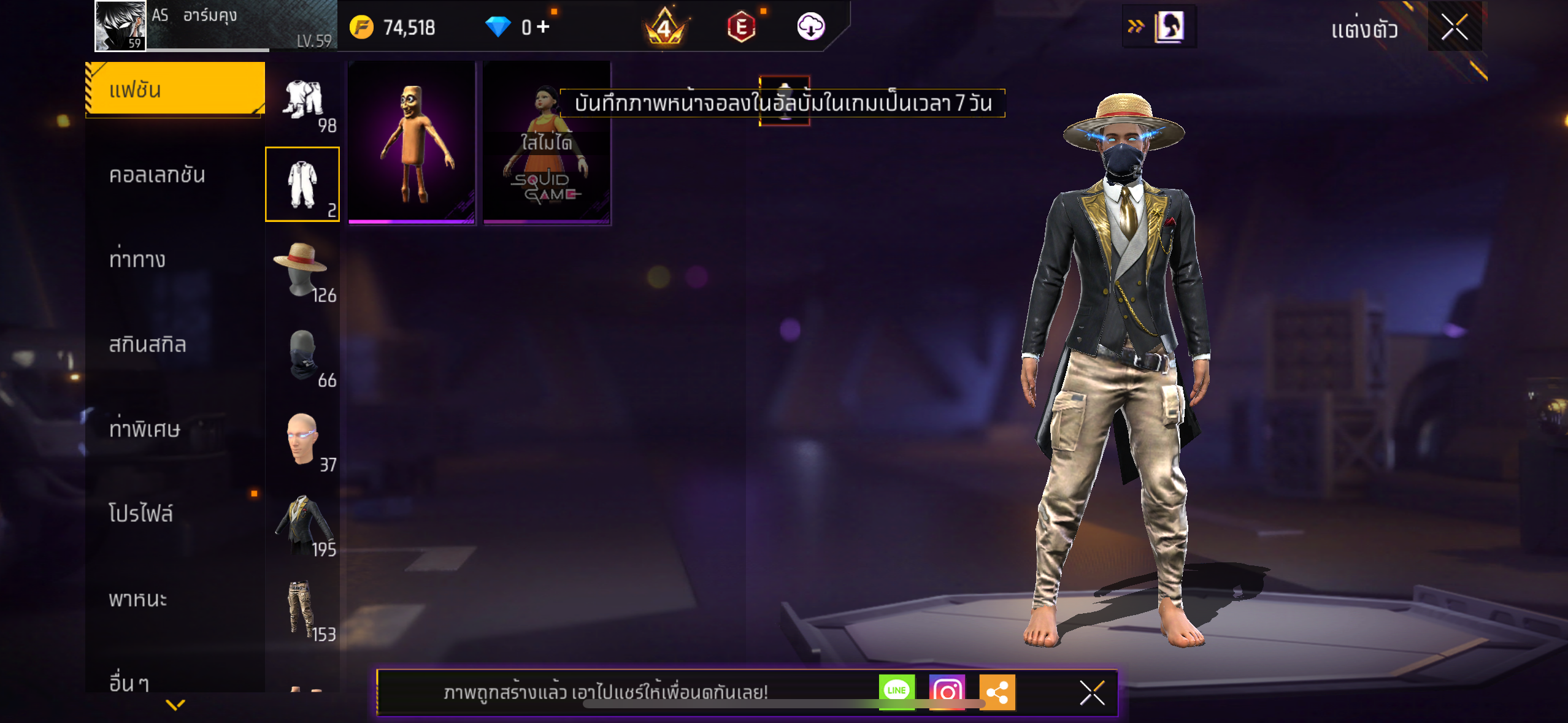Share the screenshot via LINE
This screenshot has width=1568, height=723.
point(896,691)
